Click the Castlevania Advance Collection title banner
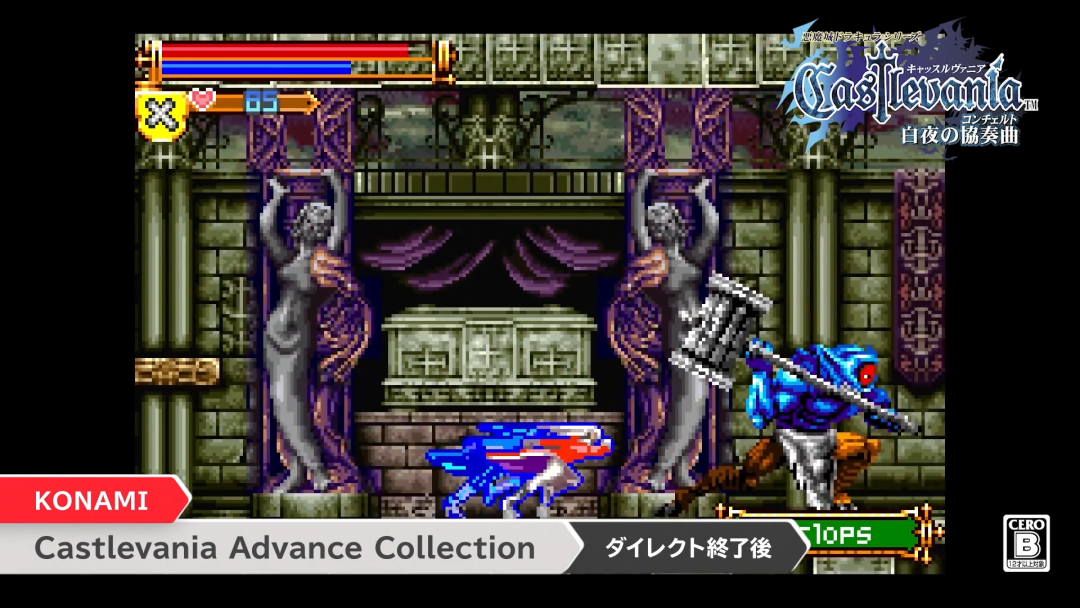Screen dimensions: 1080x608 click(285, 548)
